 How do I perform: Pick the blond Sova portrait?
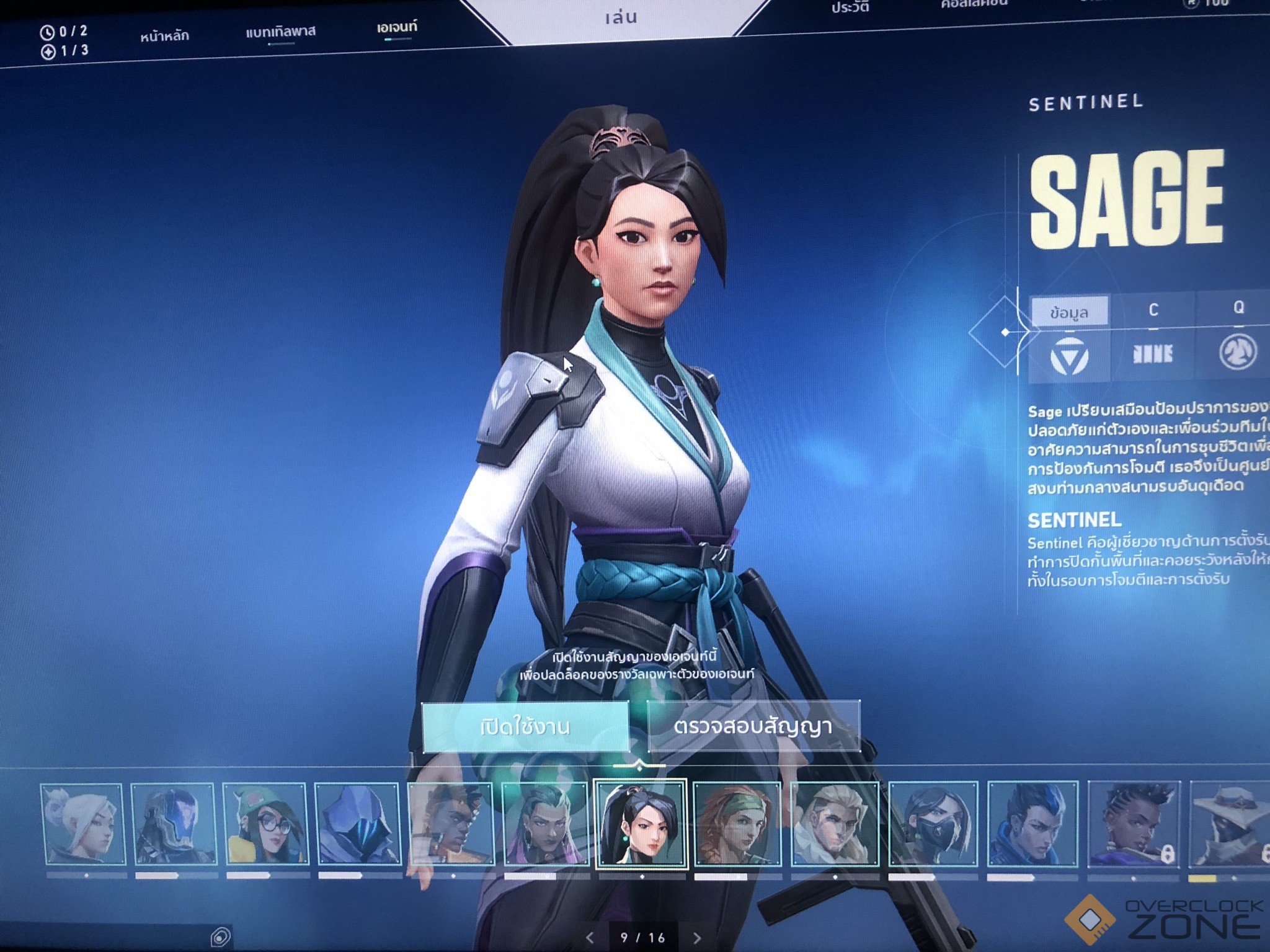(835, 824)
